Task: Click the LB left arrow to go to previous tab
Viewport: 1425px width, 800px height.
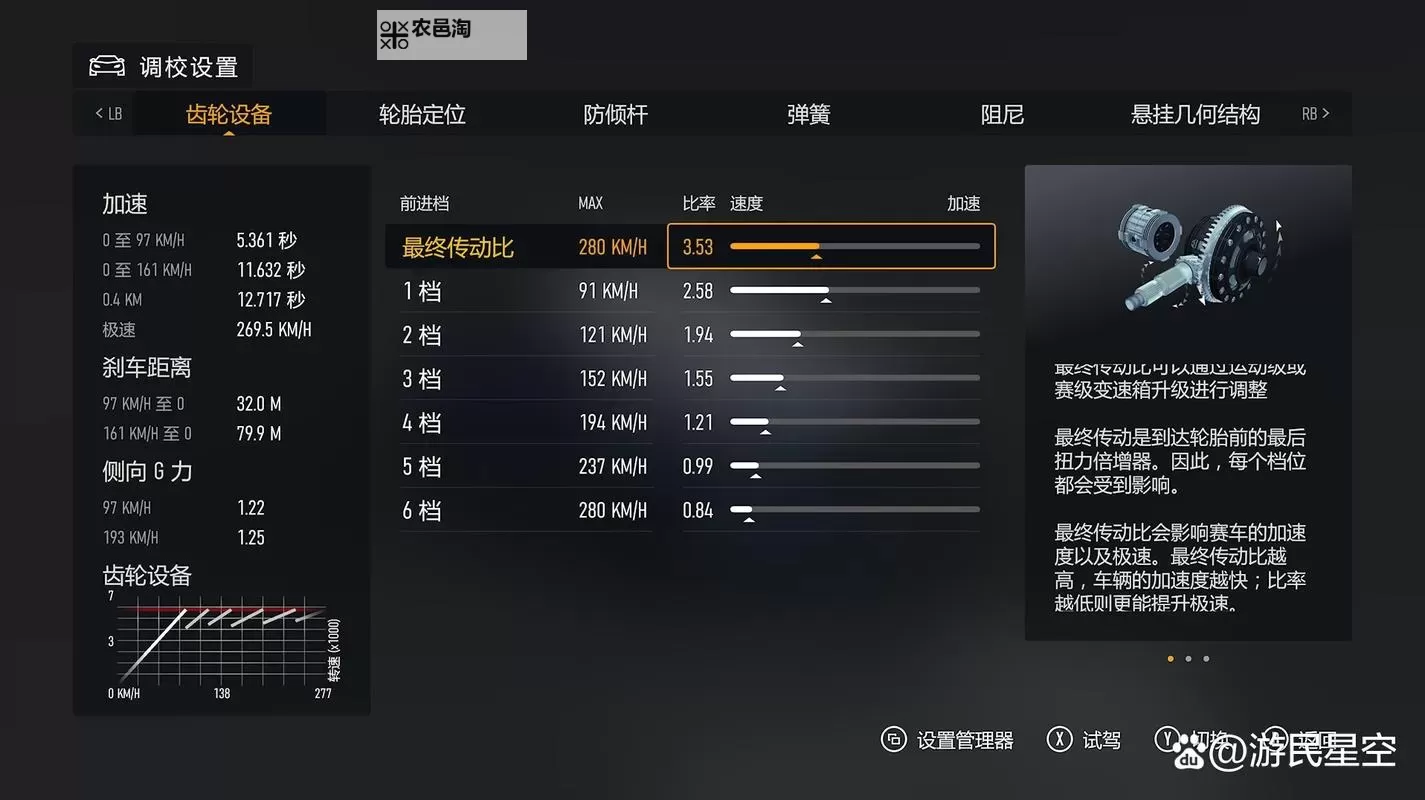Action: [x=103, y=113]
